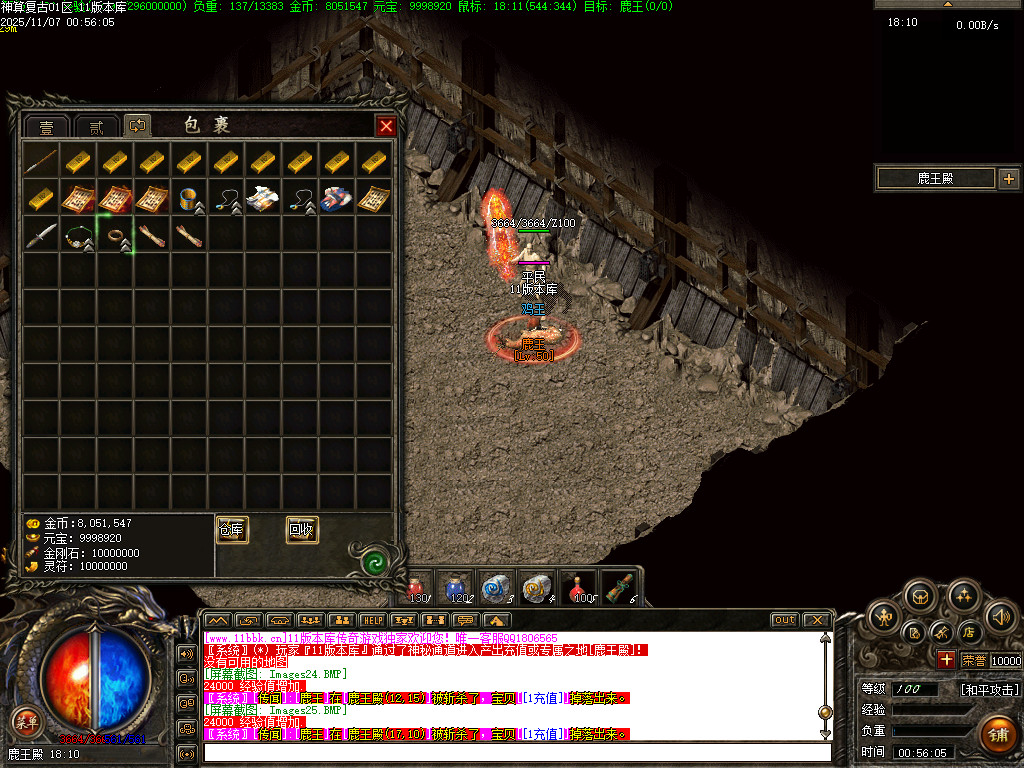
Task: Use the red potion in the quick bar showing 130
Action: [x=418, y=588]
